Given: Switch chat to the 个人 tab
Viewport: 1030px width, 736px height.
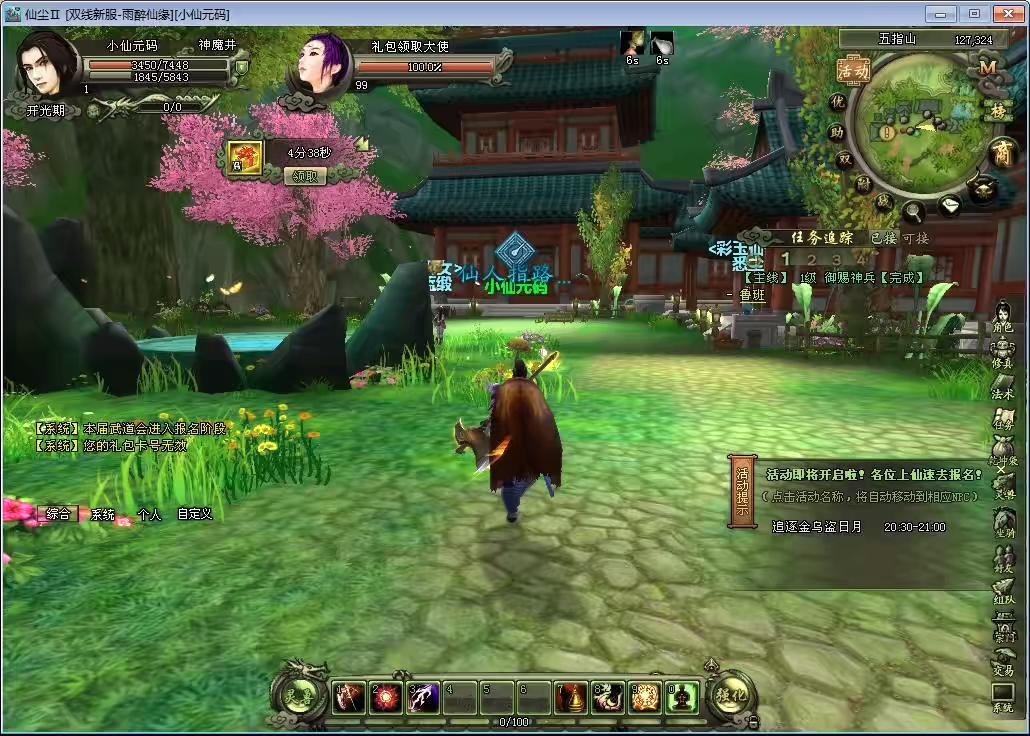Looking at the screenshot, I should (x=149, y=514).
